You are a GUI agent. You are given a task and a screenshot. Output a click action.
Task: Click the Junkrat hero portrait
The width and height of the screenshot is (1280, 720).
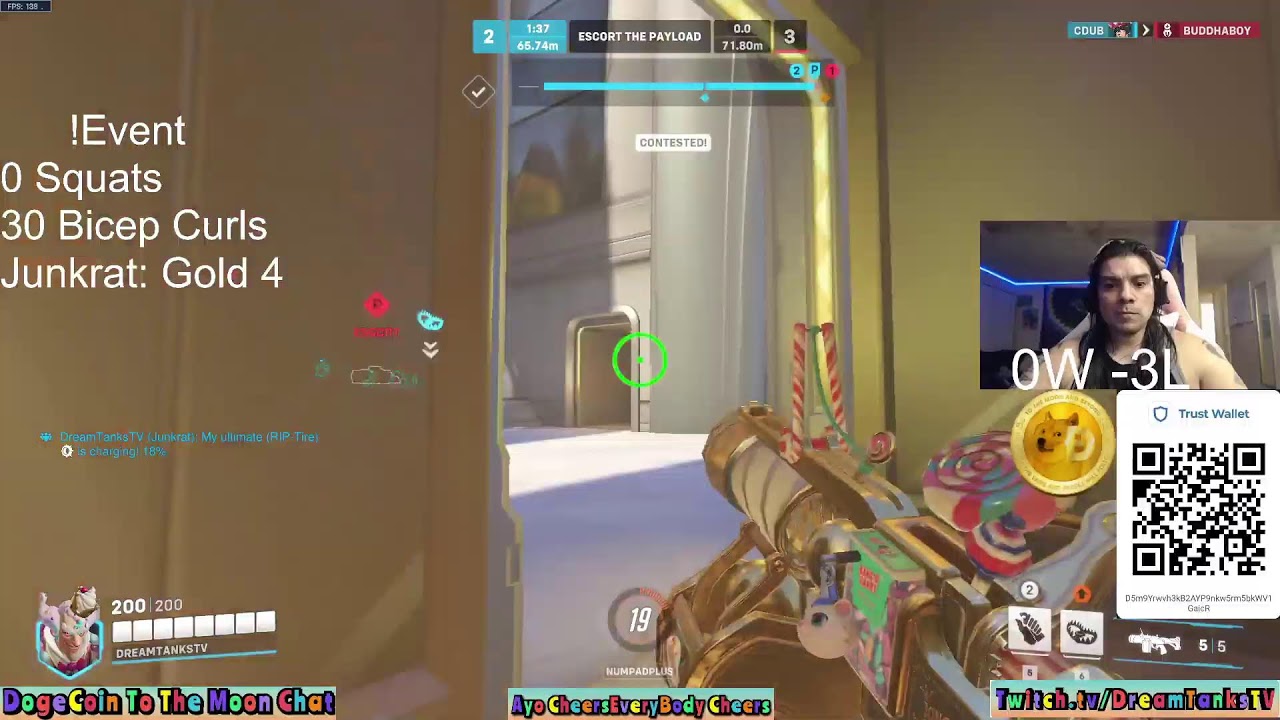click(69, 631)
